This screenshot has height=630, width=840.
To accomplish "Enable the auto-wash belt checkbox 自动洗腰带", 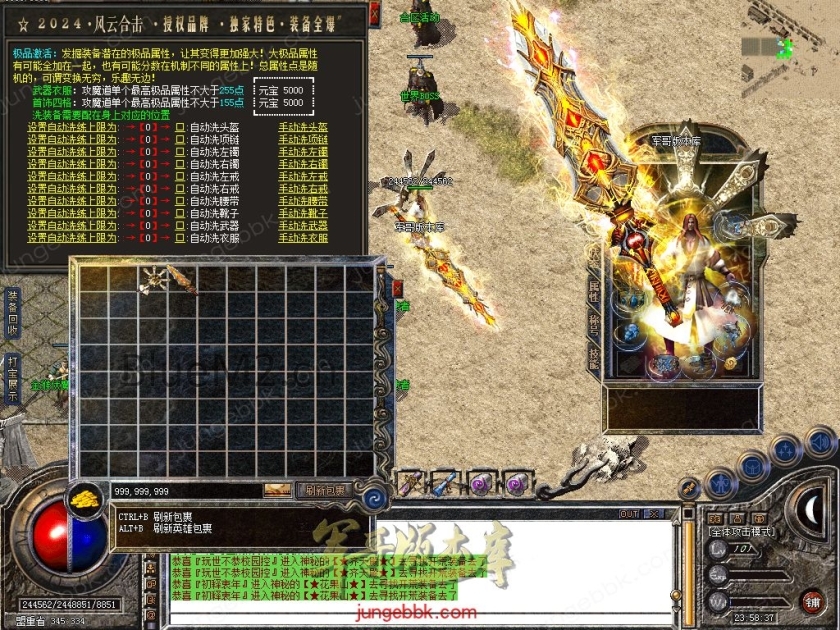I will coord(180,201).
